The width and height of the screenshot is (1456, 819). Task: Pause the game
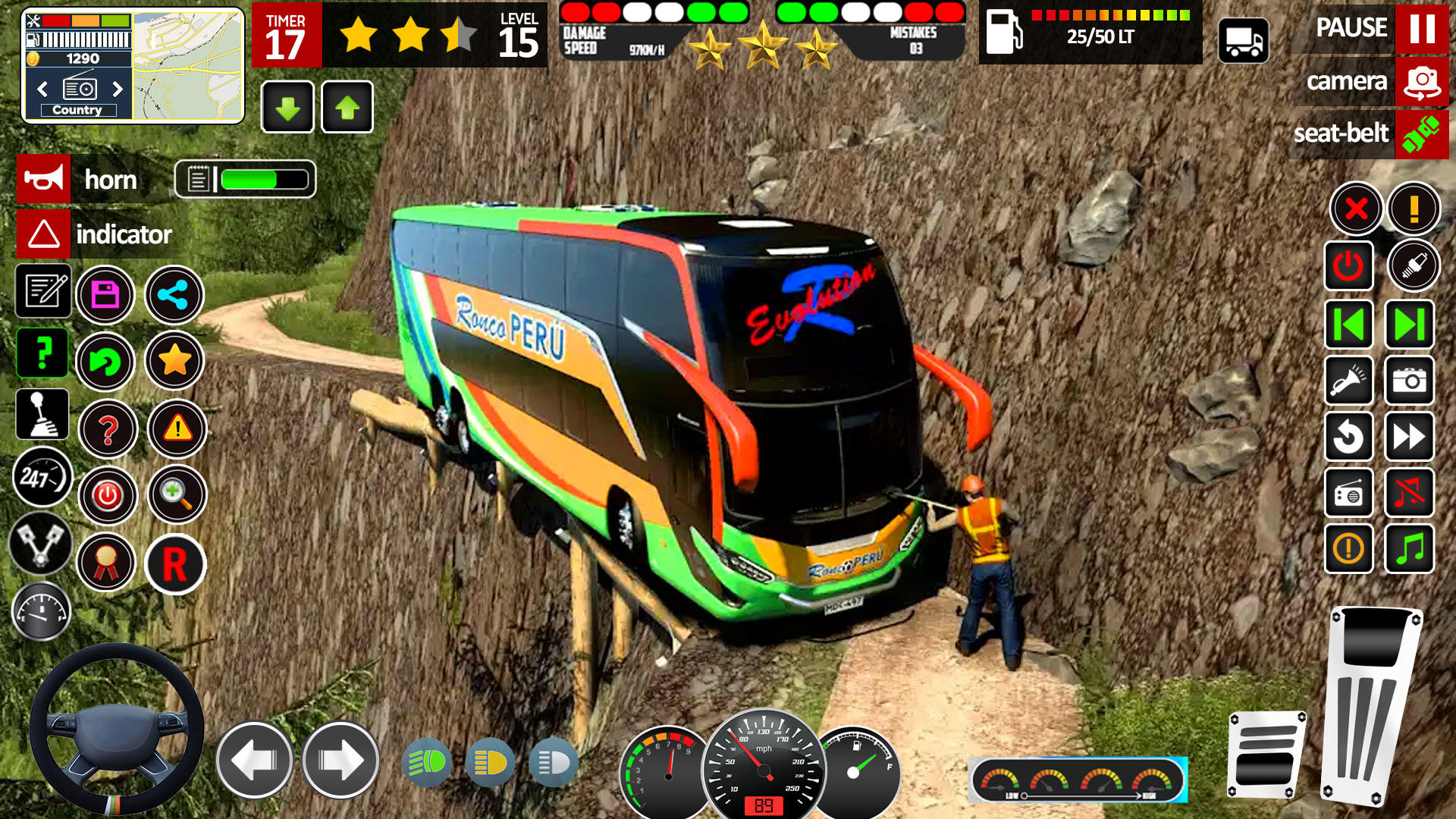point(1421,28)
